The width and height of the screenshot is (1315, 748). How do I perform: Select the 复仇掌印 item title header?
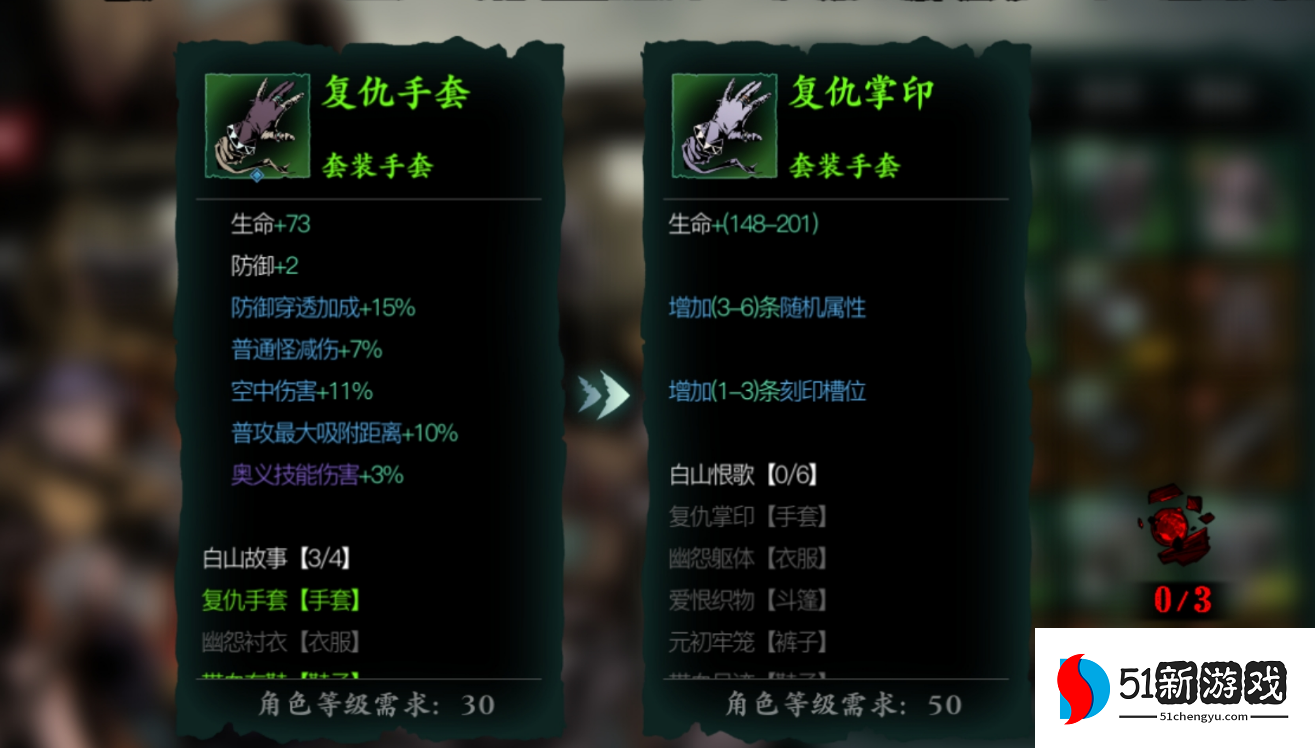click(x=862, y=92)
